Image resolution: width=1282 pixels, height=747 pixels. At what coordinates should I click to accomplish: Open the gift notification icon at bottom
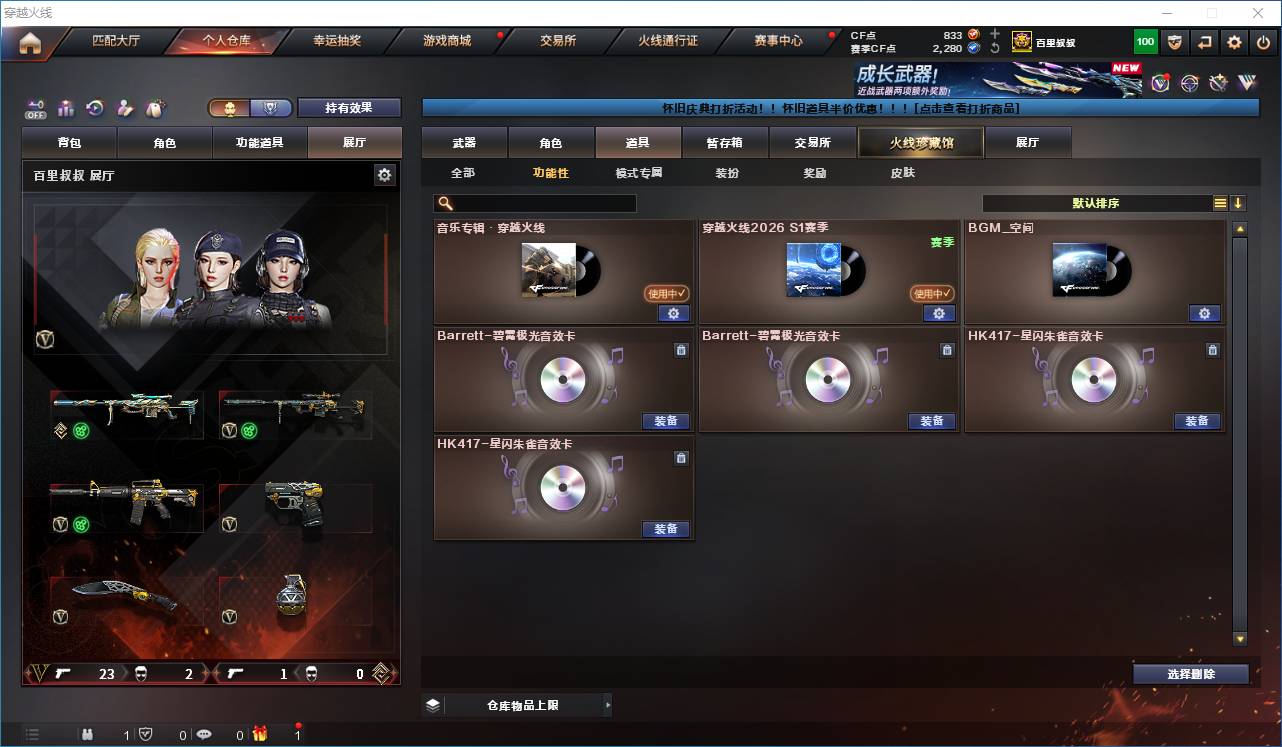click(260, 733)
